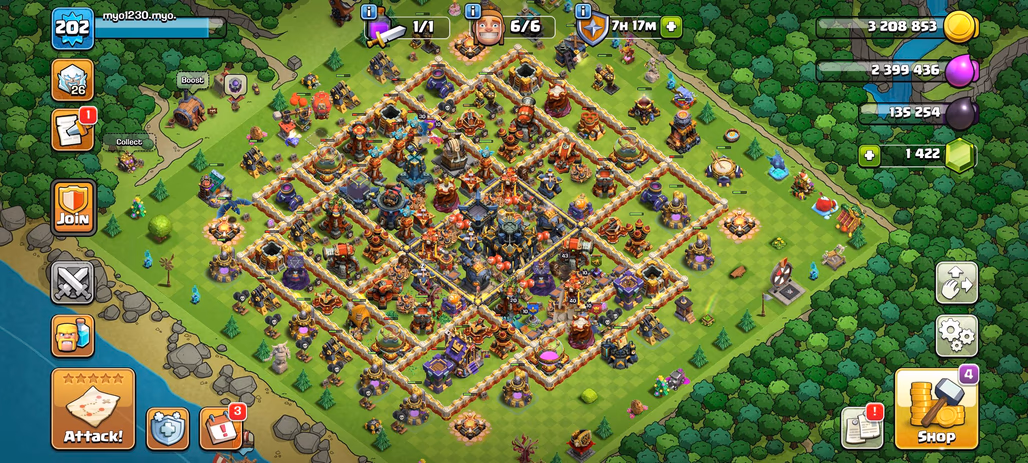1028x463 pixels.
Task: Open player profile level 202 badge
Action: coord(72,28)
